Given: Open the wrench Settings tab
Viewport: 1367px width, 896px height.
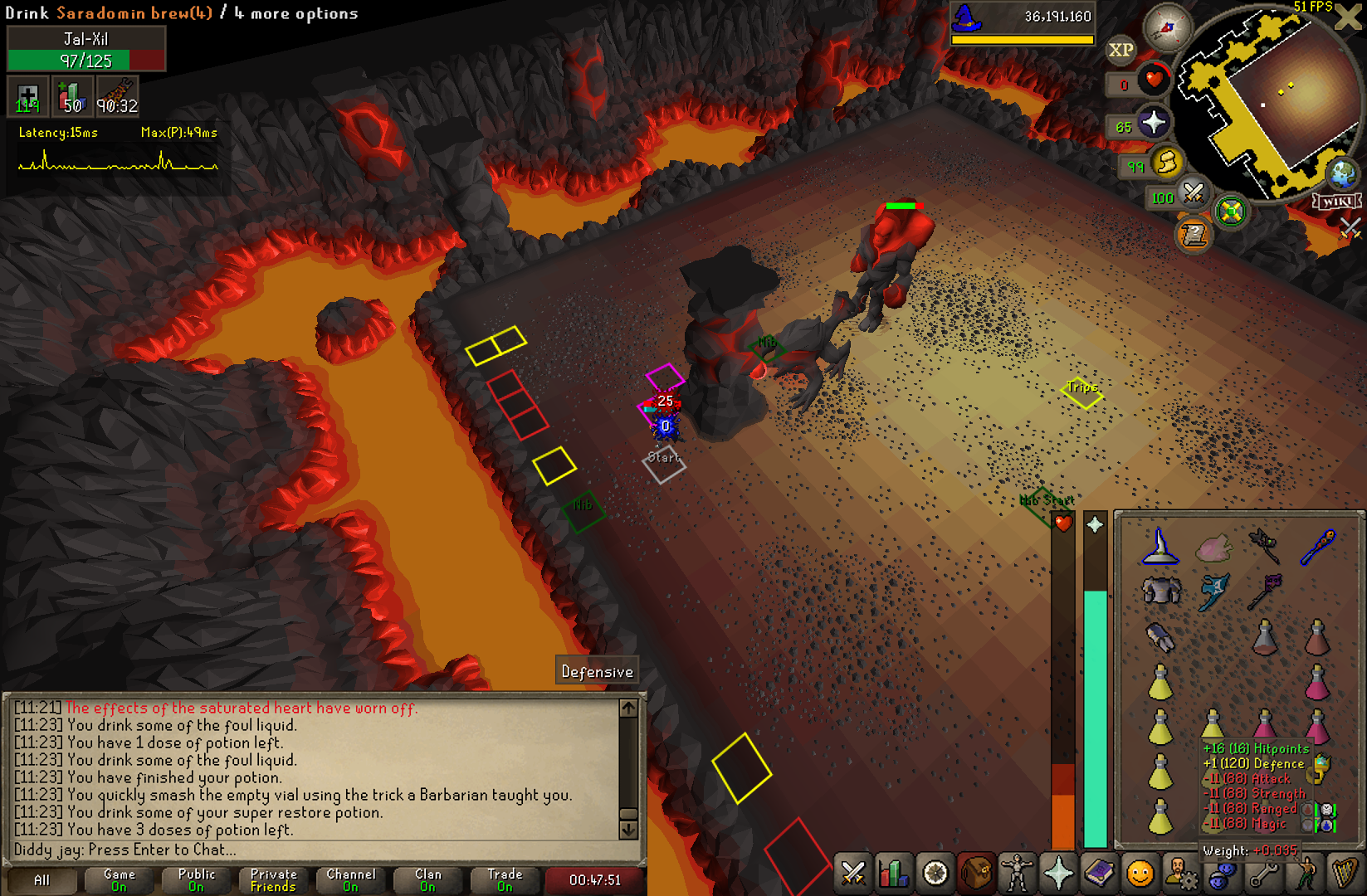Looking at the screenshot, I should (x=1263, y=874).
